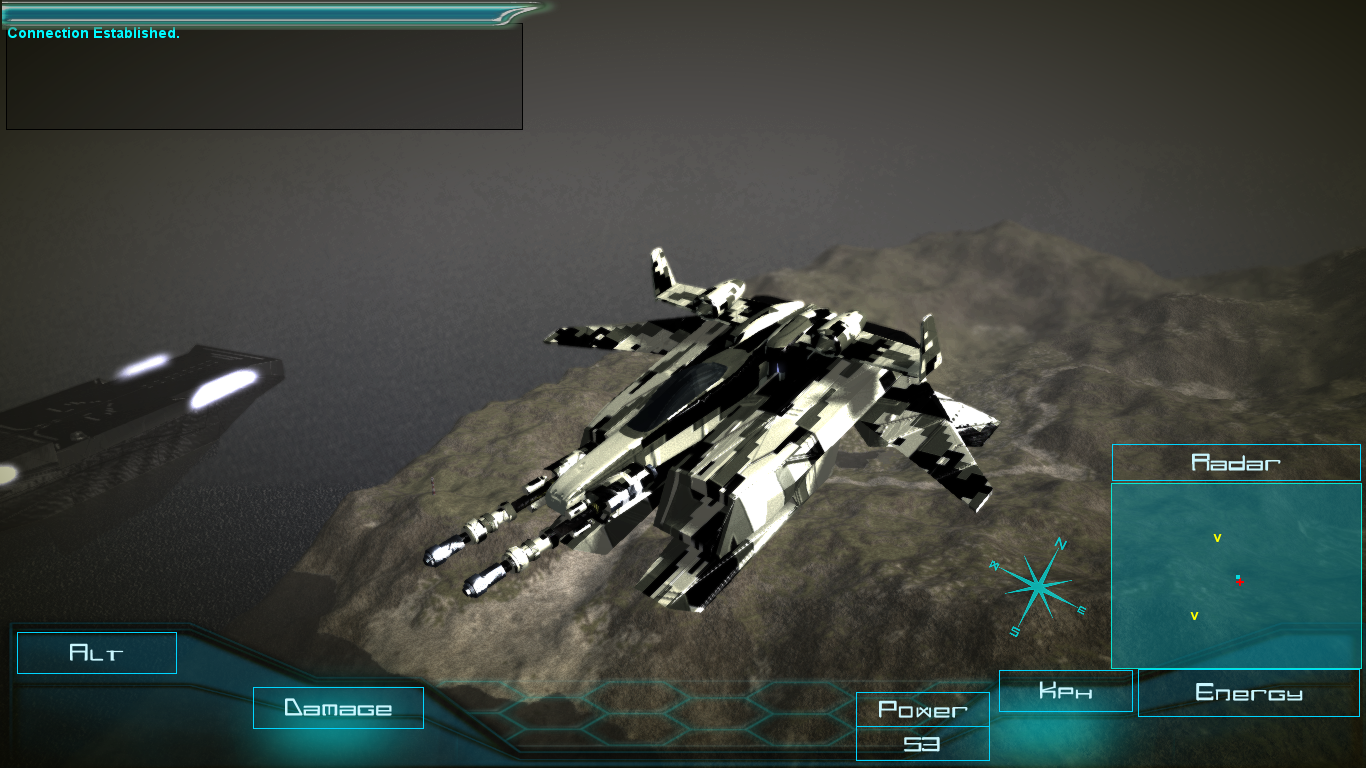Expand the Damage status panel
Viewport: 1366px width, 768px height.
(338, 708)
